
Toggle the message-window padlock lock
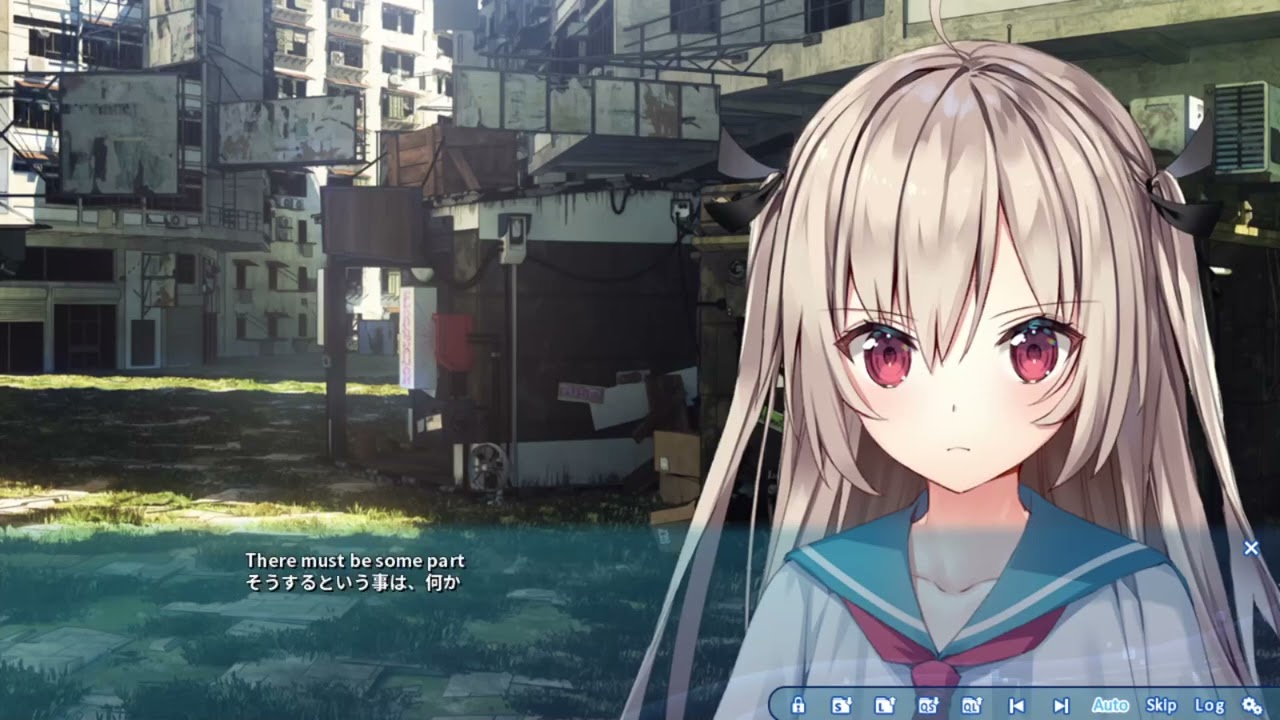(x=798, y=703)
